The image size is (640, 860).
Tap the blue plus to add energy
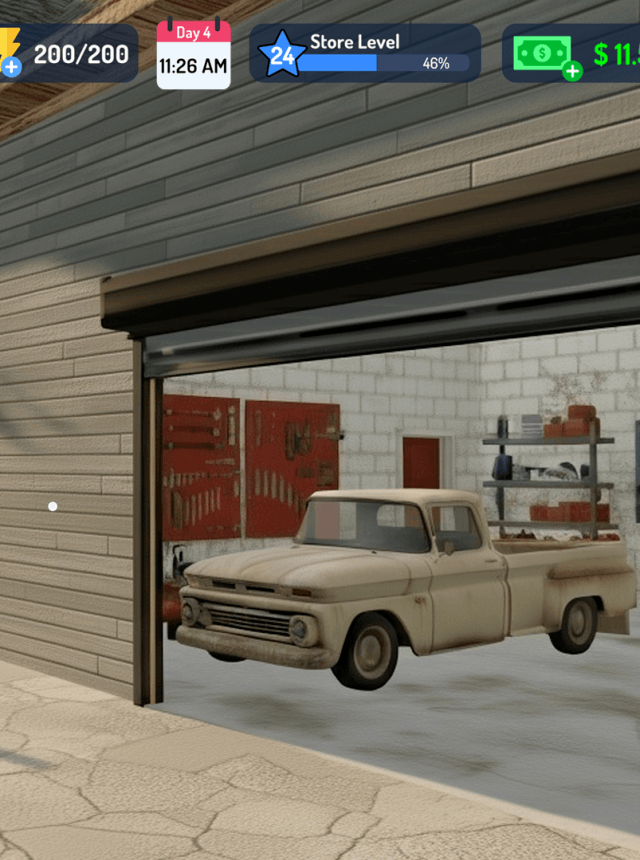11,67
